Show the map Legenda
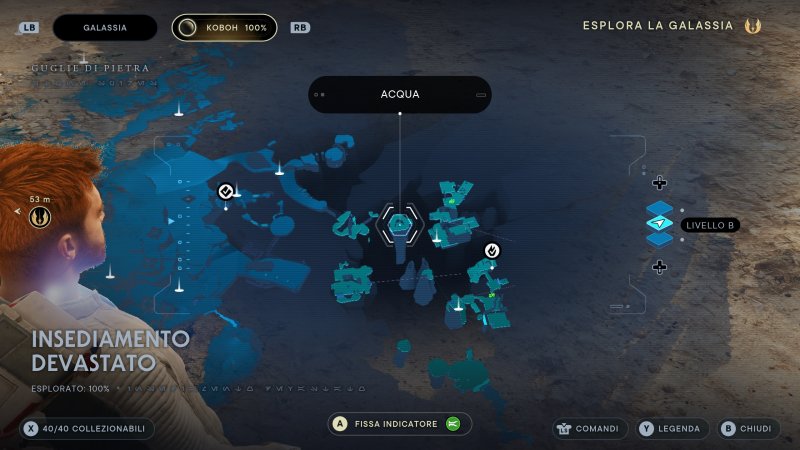The image size is (800, 450). tap(673, 429)
